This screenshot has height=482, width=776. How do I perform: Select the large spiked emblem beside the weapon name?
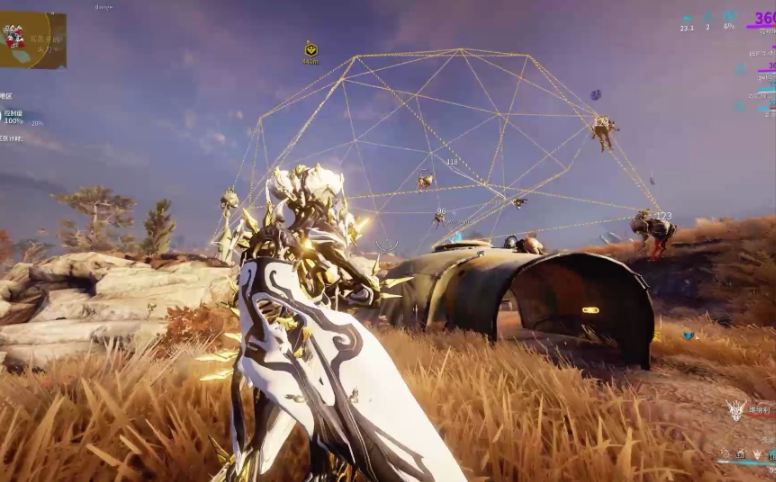736,410
